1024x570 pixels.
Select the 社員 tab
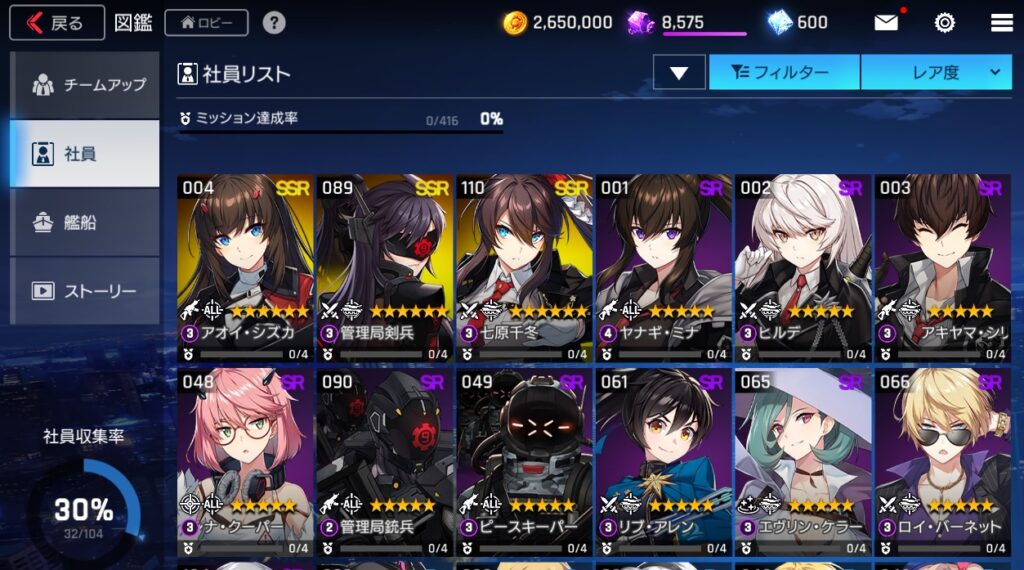click(85, 154)
